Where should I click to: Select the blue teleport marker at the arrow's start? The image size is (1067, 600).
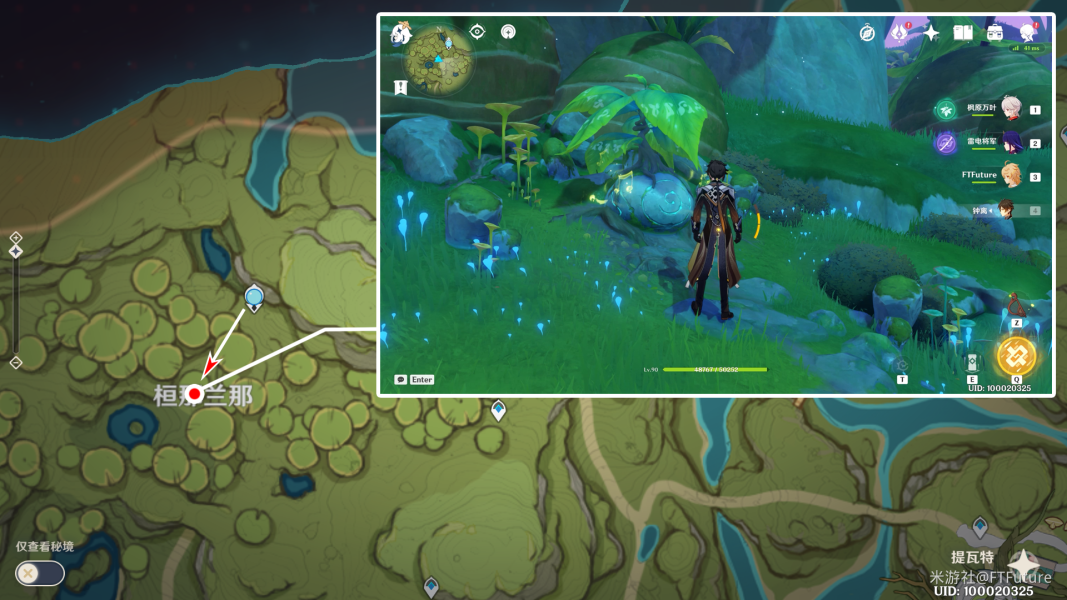click(254, 297)
